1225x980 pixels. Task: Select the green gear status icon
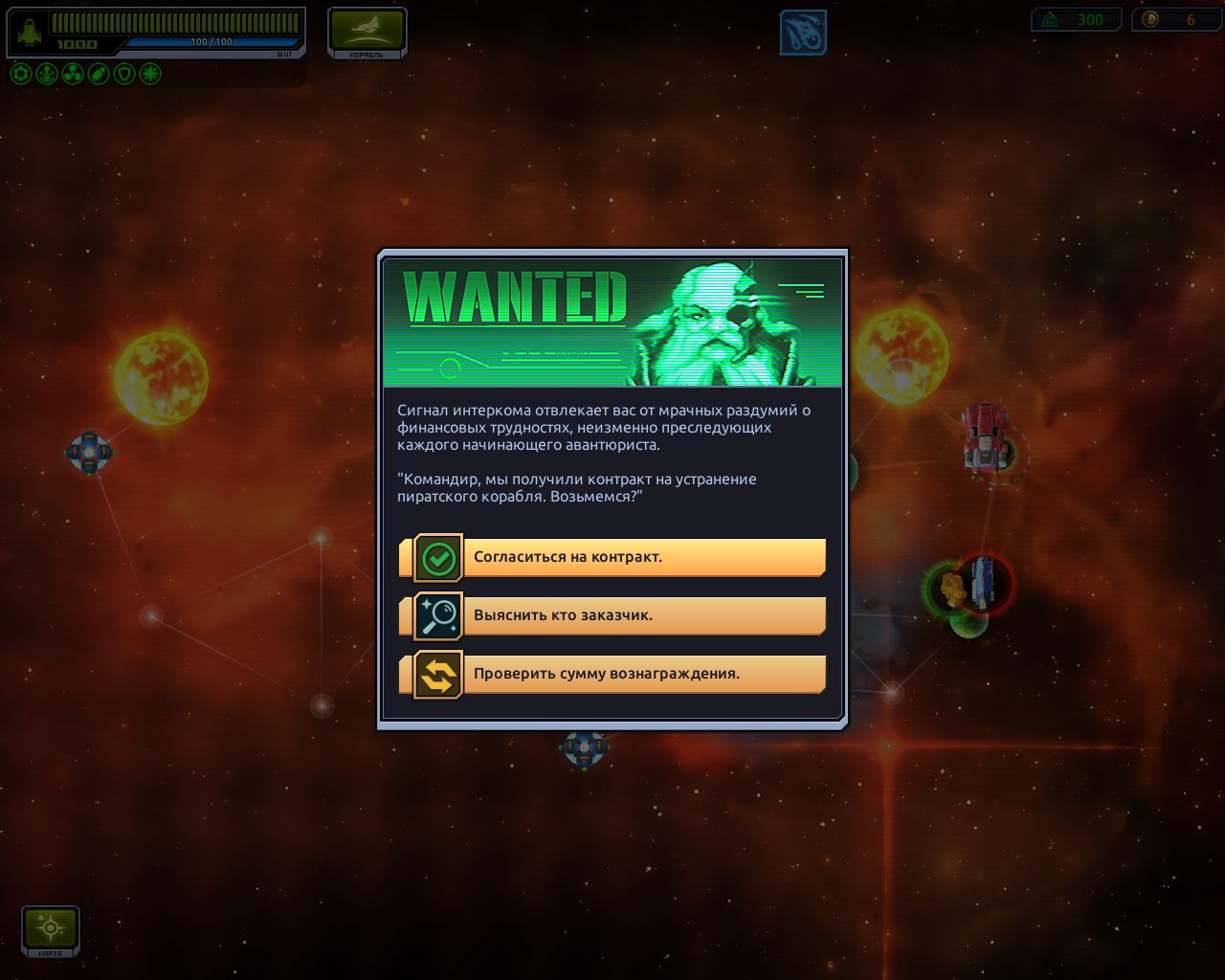point(21,74)
